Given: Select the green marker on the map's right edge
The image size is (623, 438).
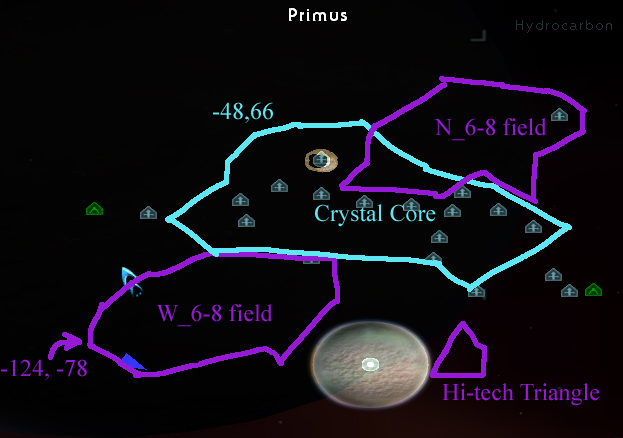Looking at the screenshot, I should pyautogui.click(x=593, y=290).
